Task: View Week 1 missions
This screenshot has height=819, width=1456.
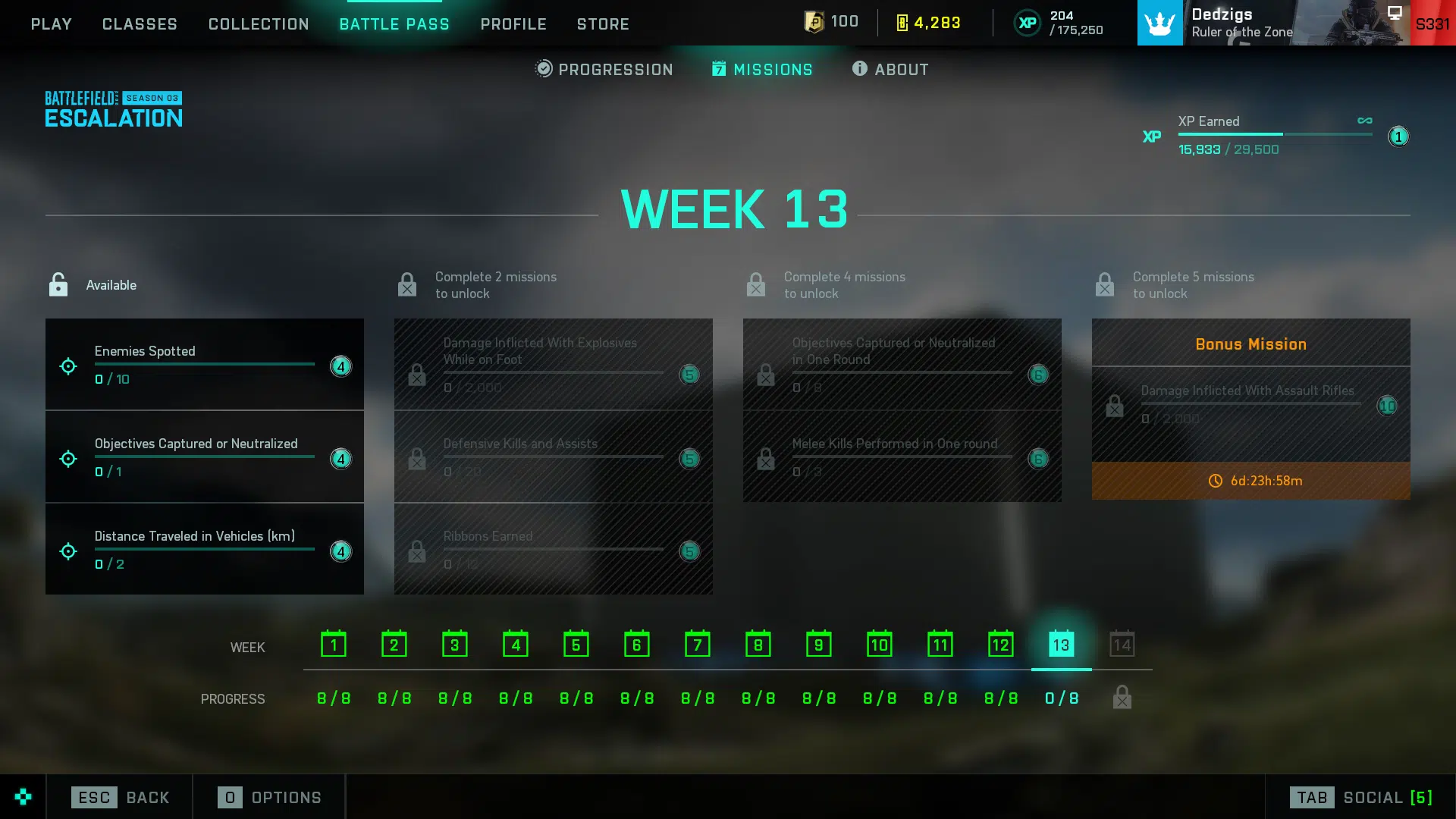Action: click(334, 645)
